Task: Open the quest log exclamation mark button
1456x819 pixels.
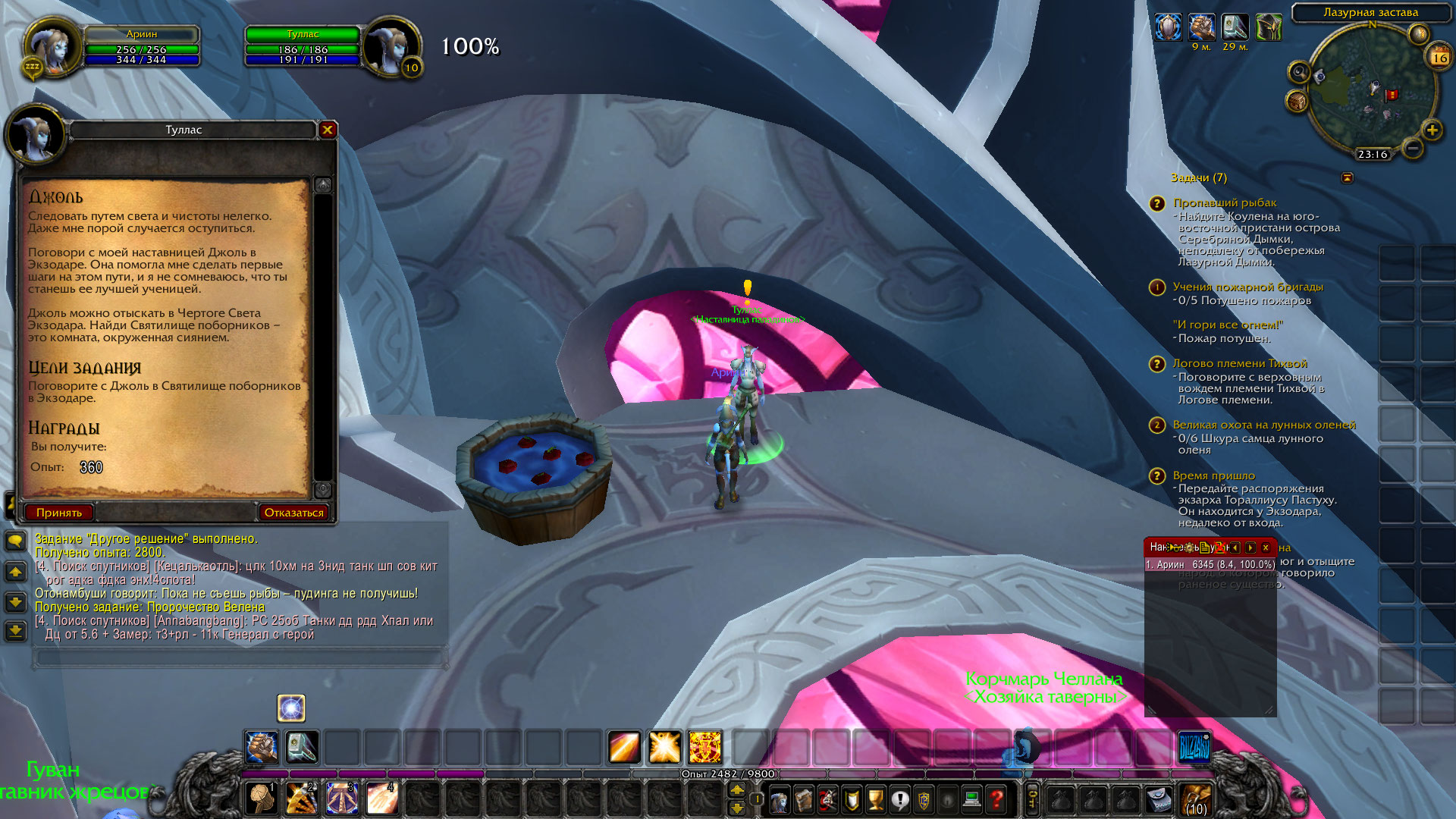Action: coord(899,799)
